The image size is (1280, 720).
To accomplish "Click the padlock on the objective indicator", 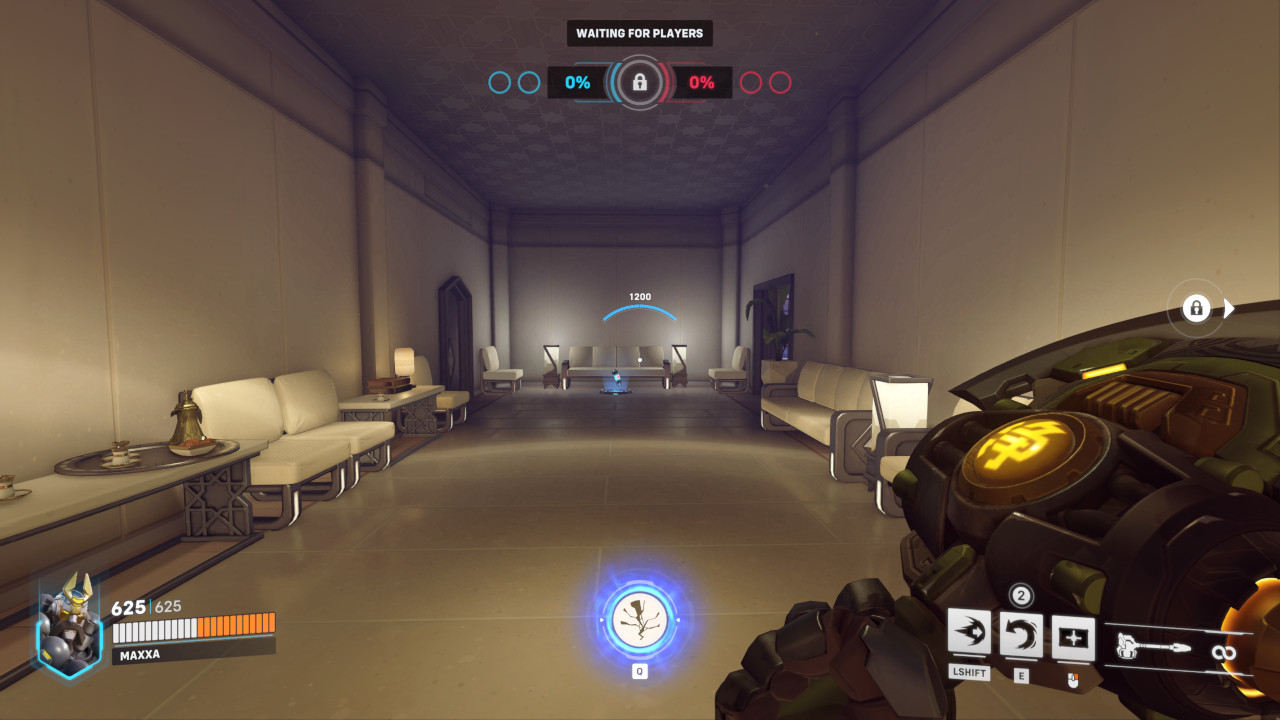I will tap(638, 83).
